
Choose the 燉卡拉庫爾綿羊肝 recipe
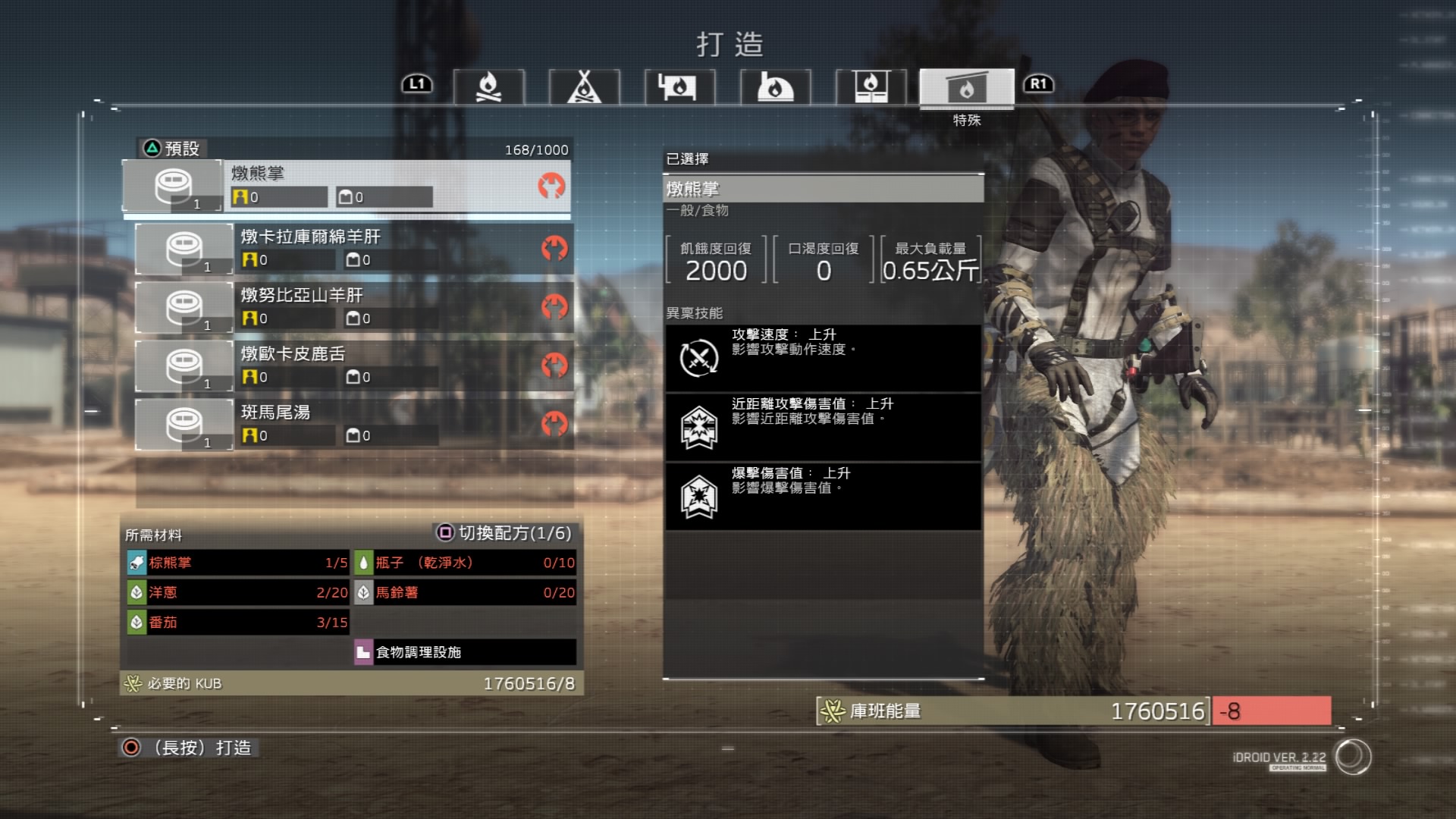pyautogui.click(x=353, y=248)
